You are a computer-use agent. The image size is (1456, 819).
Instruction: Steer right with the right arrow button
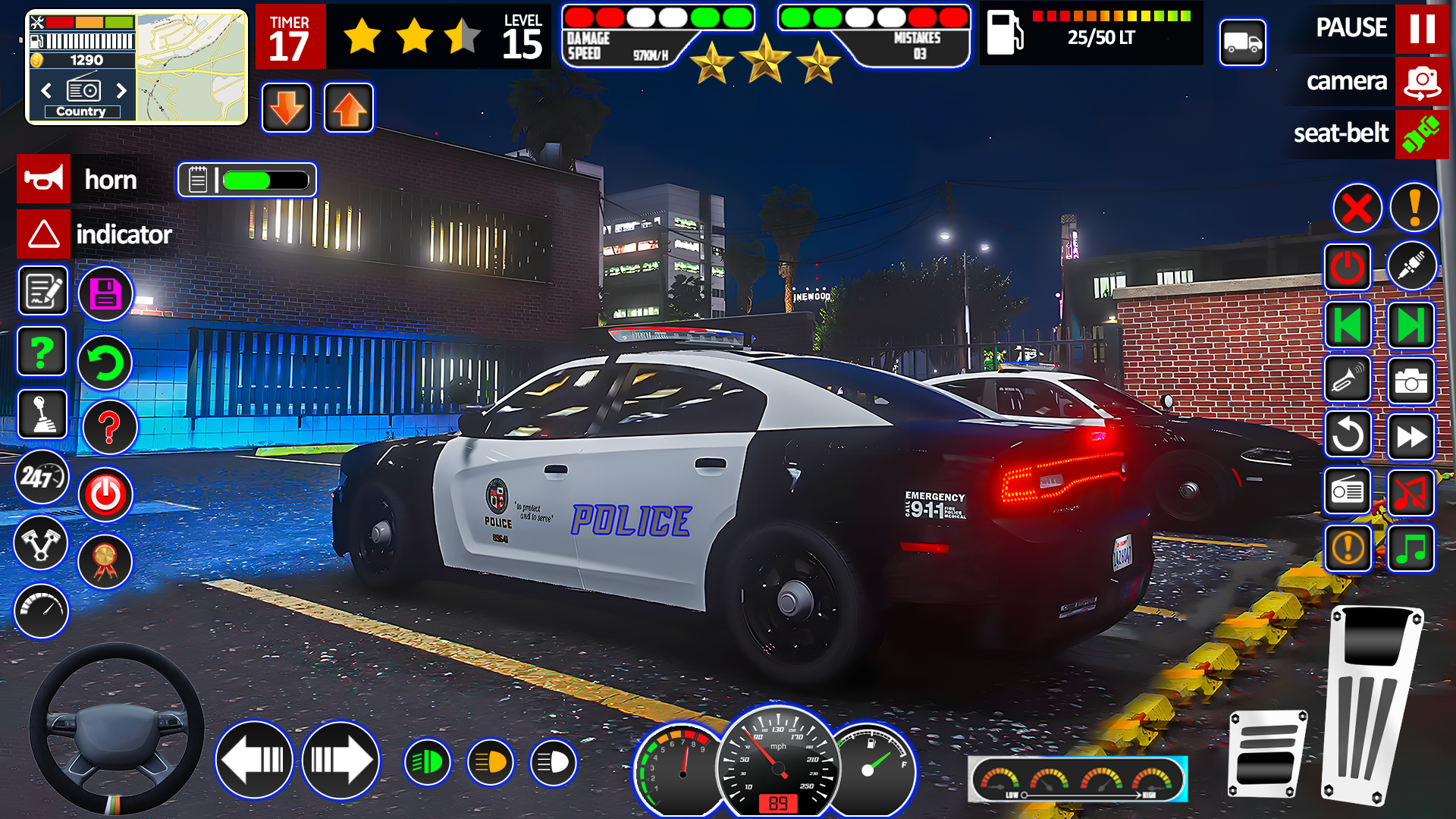pyautogui.click(x=340, y=760)
